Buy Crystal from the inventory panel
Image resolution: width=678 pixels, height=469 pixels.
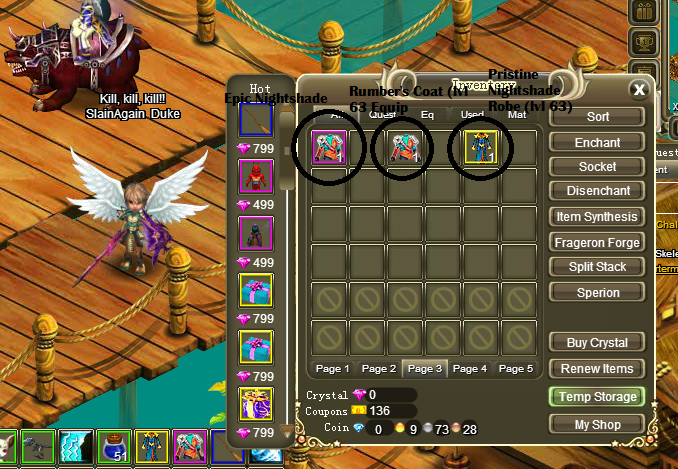tap(597, 343)
